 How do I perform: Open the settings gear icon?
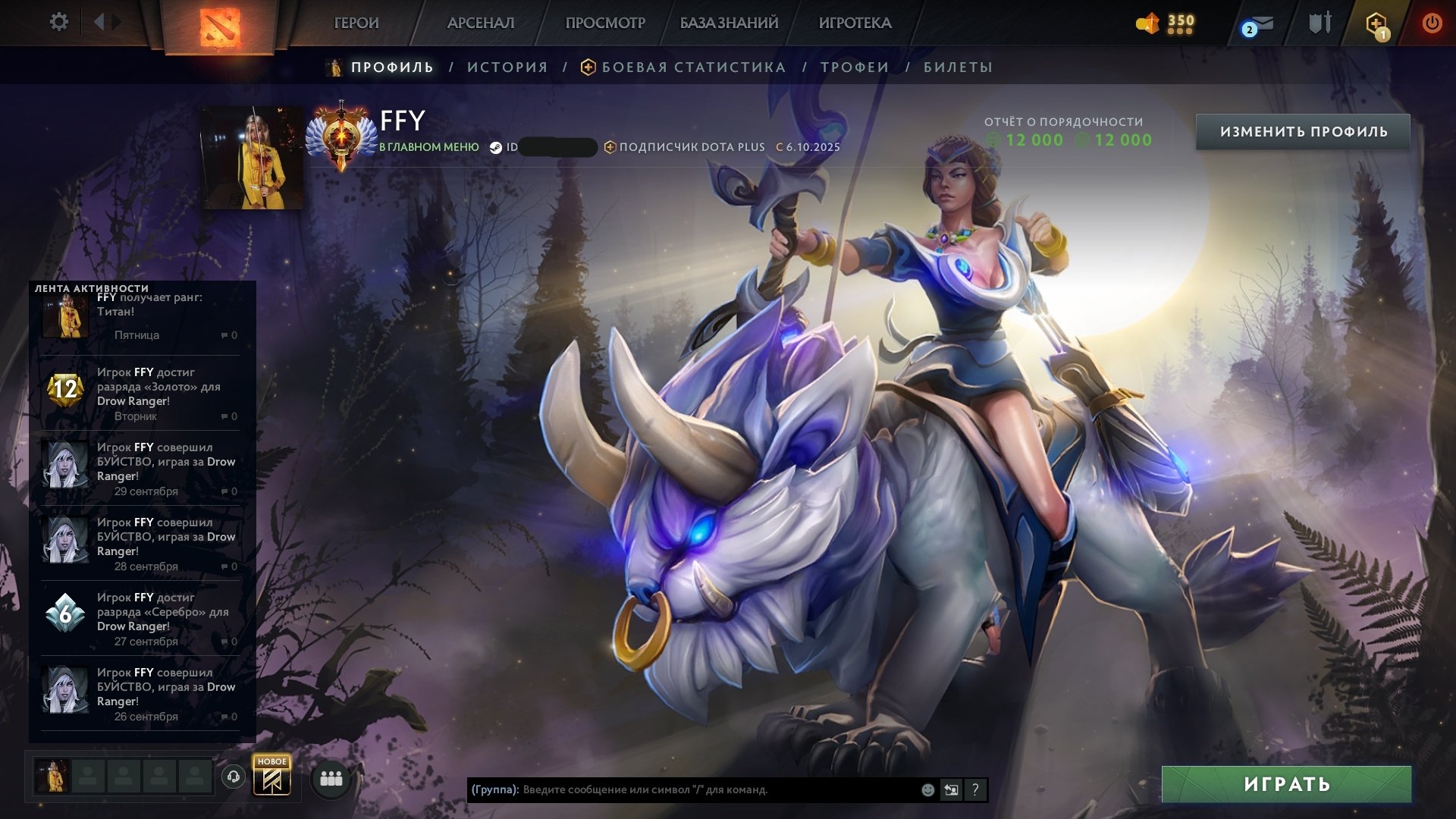click(58, 22)
